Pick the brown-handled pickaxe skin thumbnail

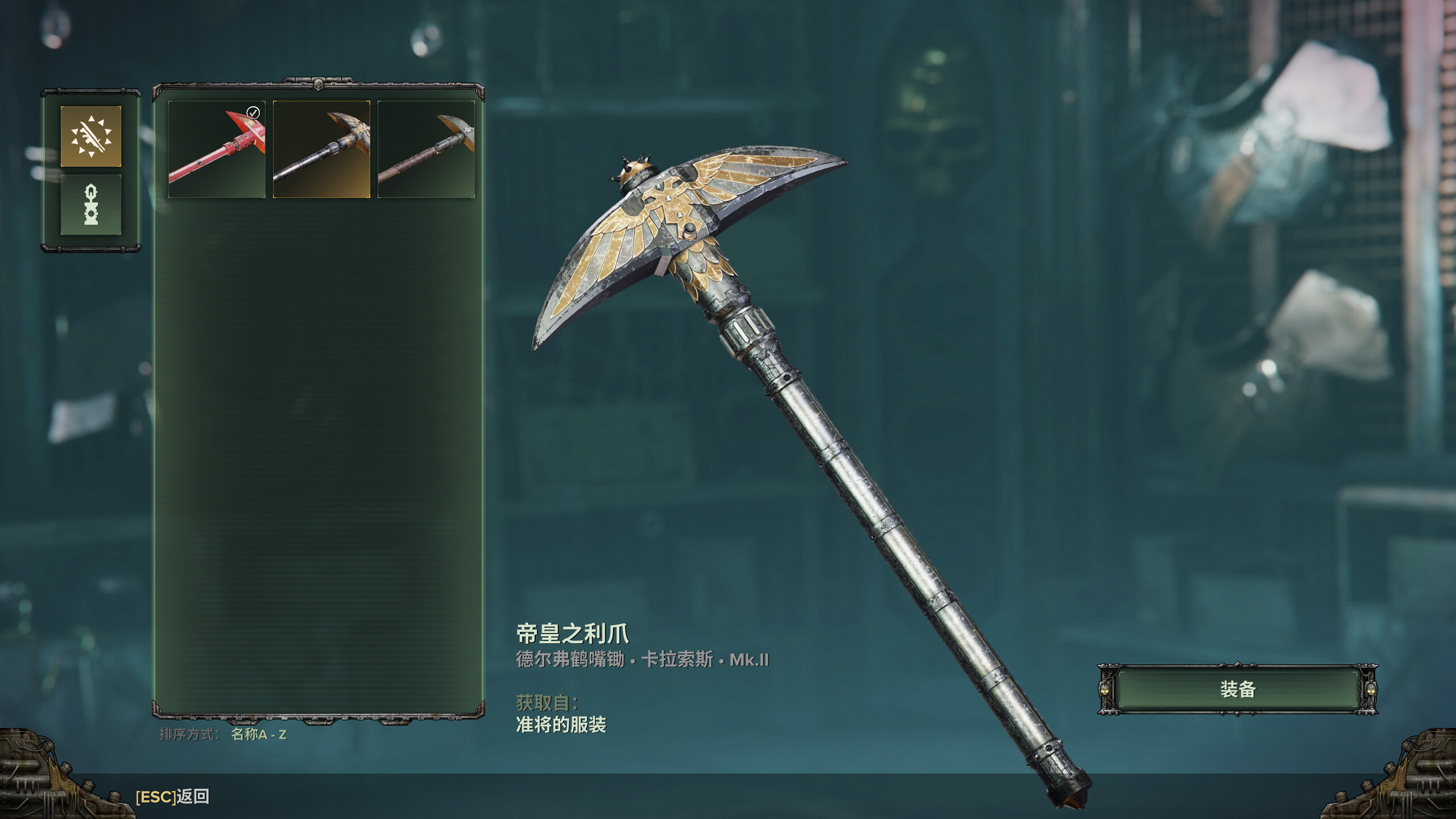tap(426, 149)
